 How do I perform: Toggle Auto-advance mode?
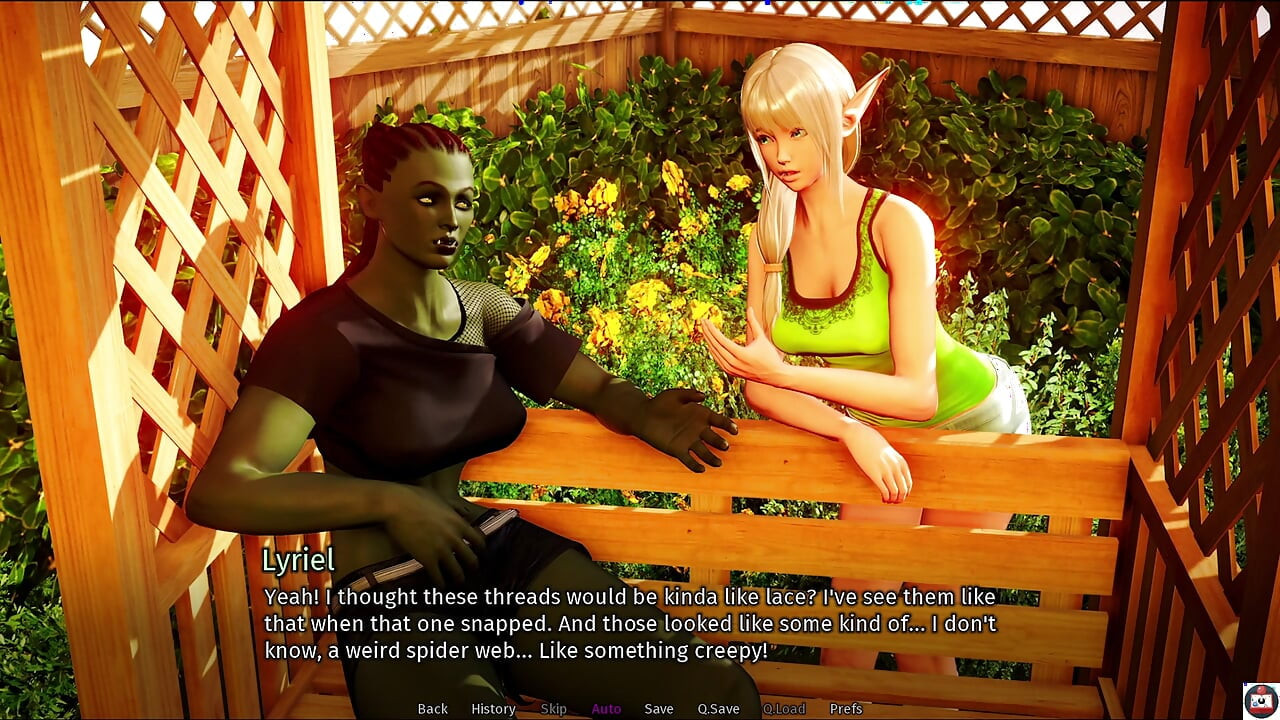(606, 708)
